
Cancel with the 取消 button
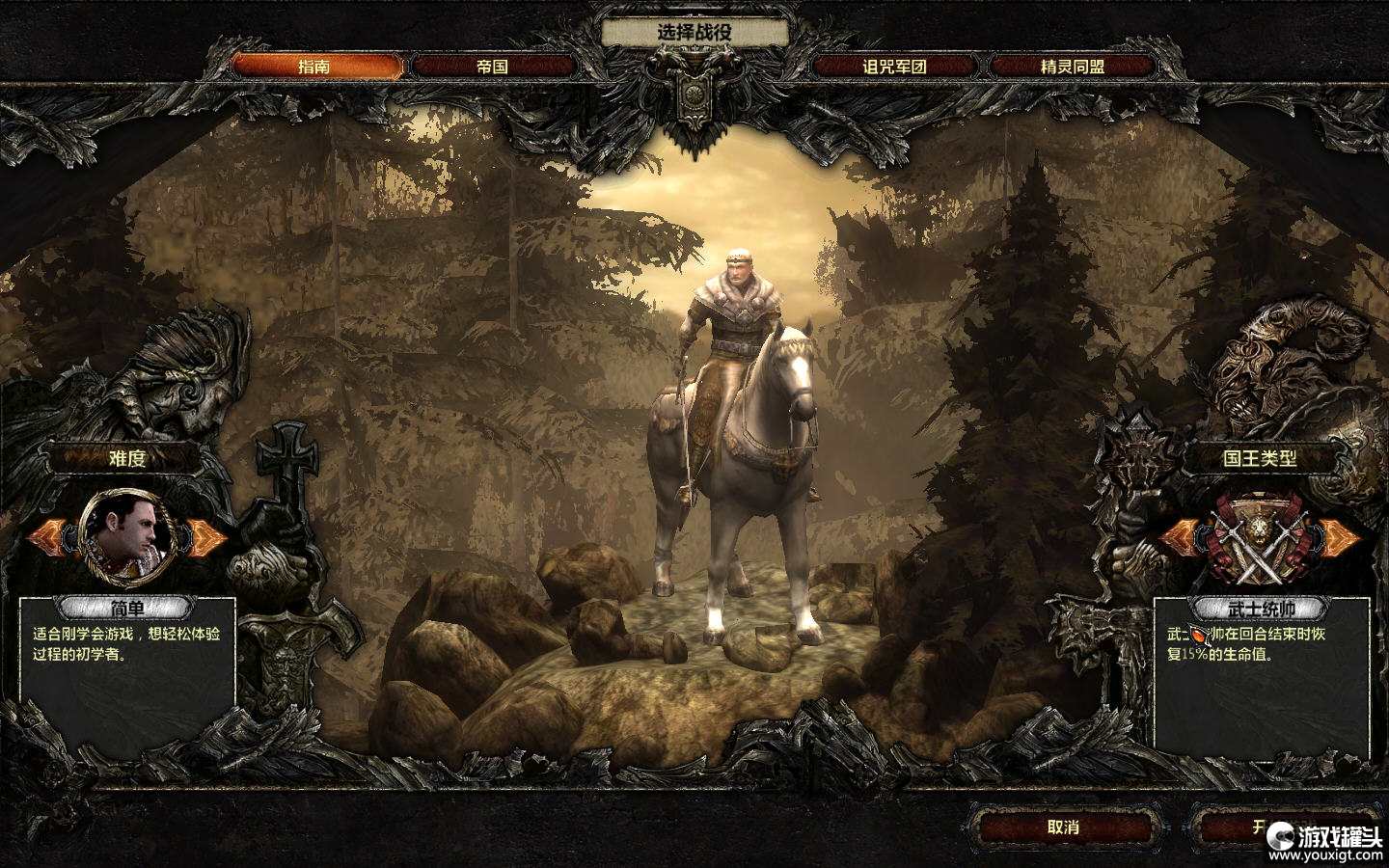[1063, 827]
